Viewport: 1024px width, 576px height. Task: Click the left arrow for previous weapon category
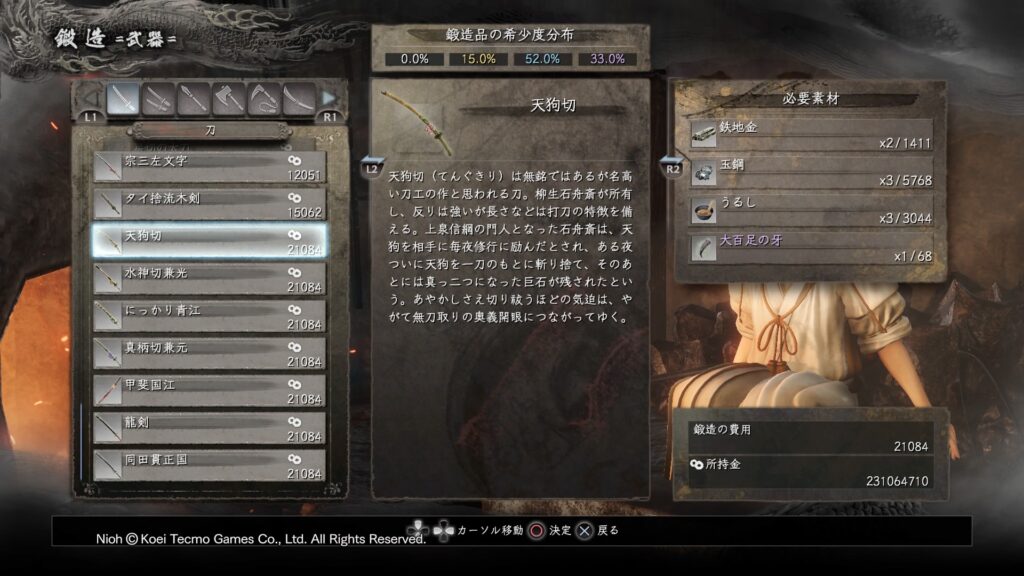90,98
